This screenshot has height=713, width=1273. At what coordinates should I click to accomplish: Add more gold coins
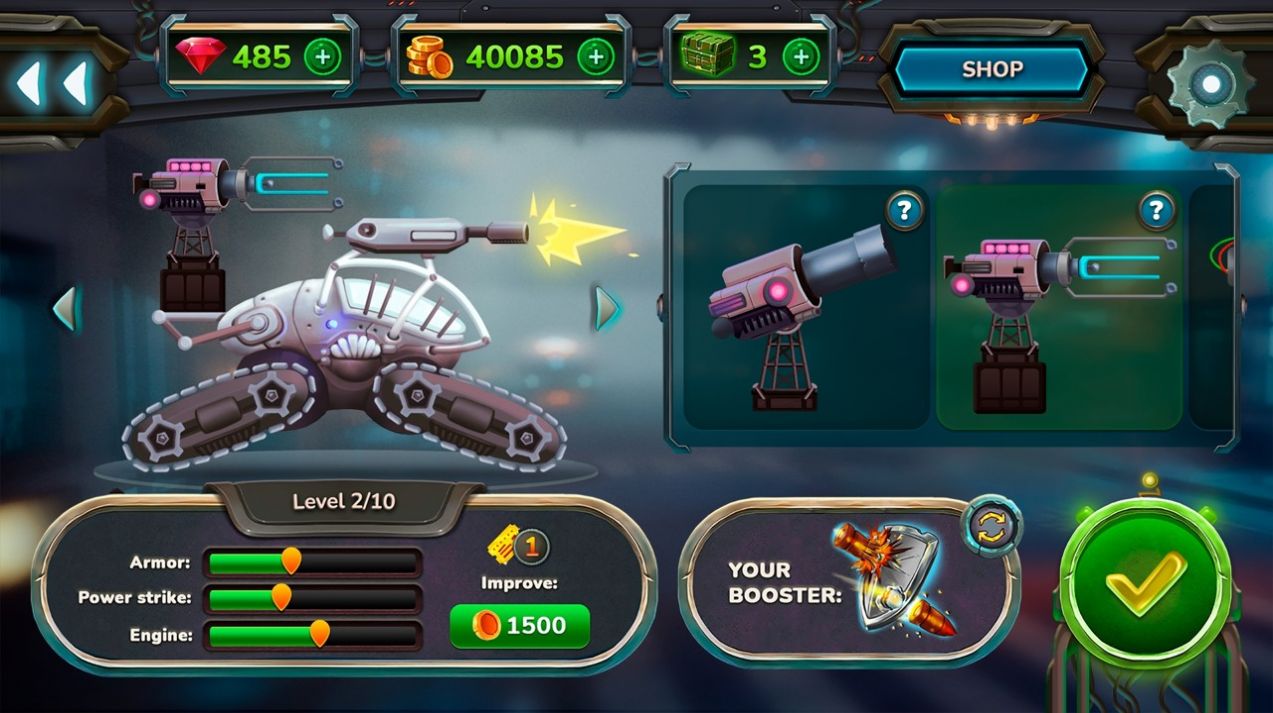point(596,57)
